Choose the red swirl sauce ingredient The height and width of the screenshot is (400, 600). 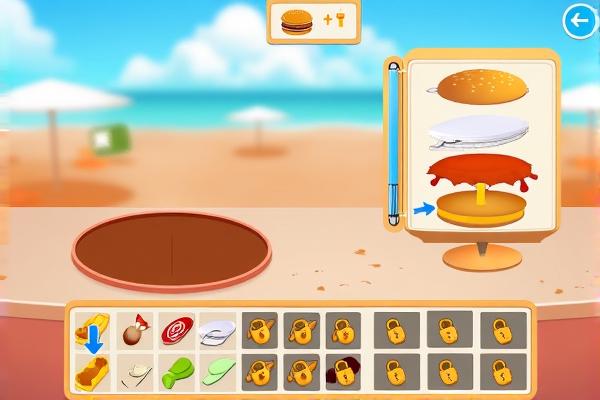point(176,329)
